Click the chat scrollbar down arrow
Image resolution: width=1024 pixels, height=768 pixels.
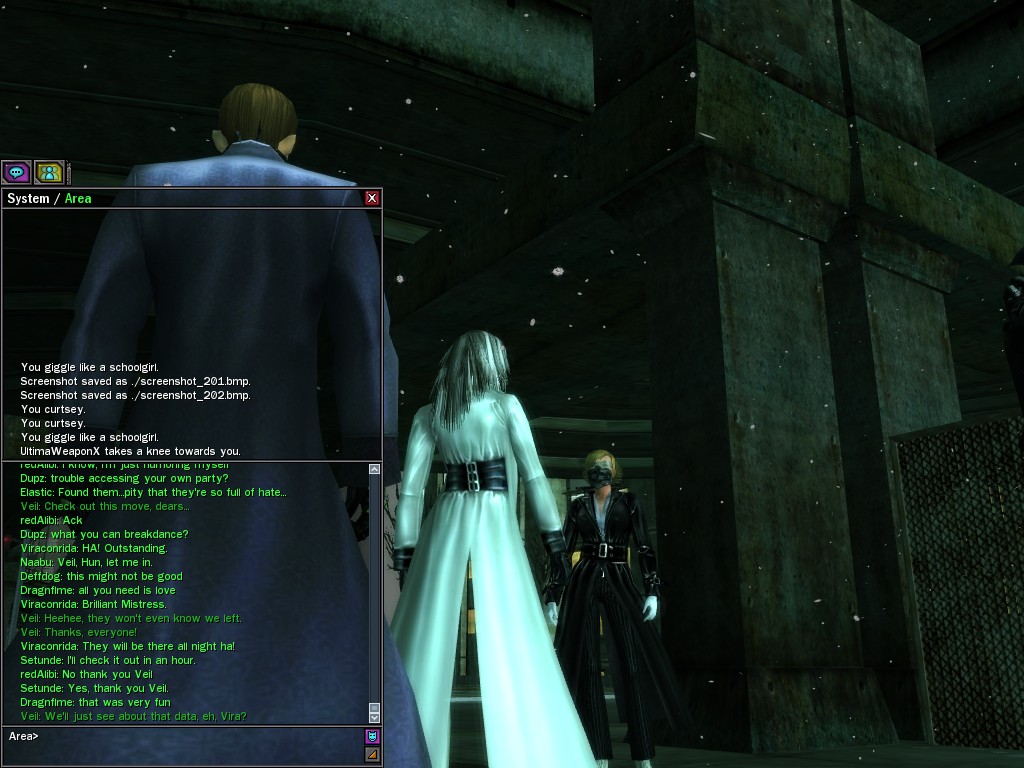coord(374,717)
